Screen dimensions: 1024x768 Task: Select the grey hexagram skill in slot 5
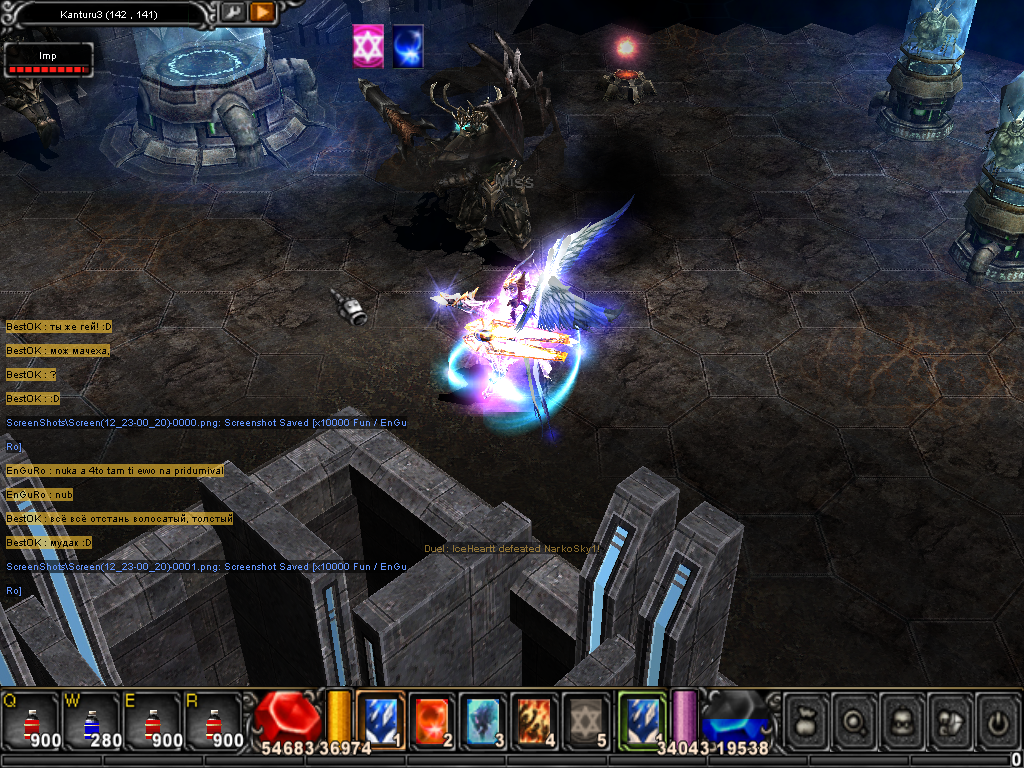coord(586,720)
